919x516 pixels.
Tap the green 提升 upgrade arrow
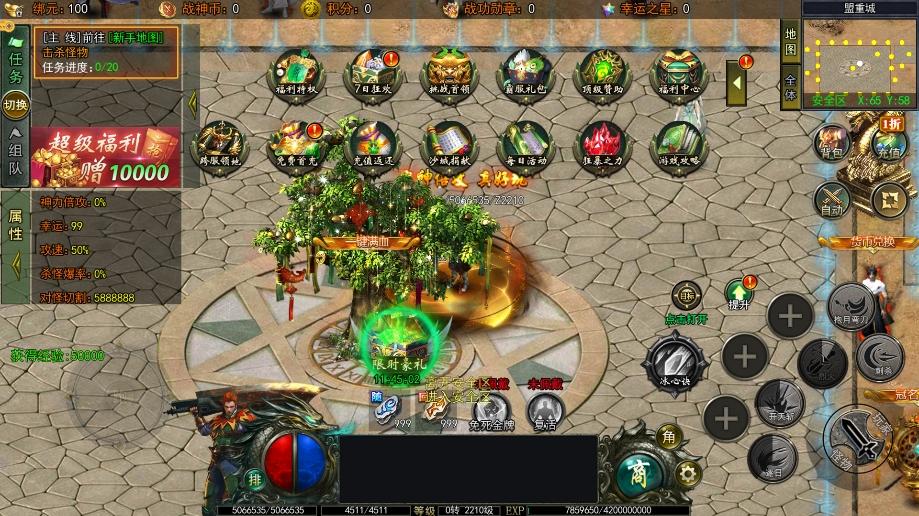tap(740, 292)
